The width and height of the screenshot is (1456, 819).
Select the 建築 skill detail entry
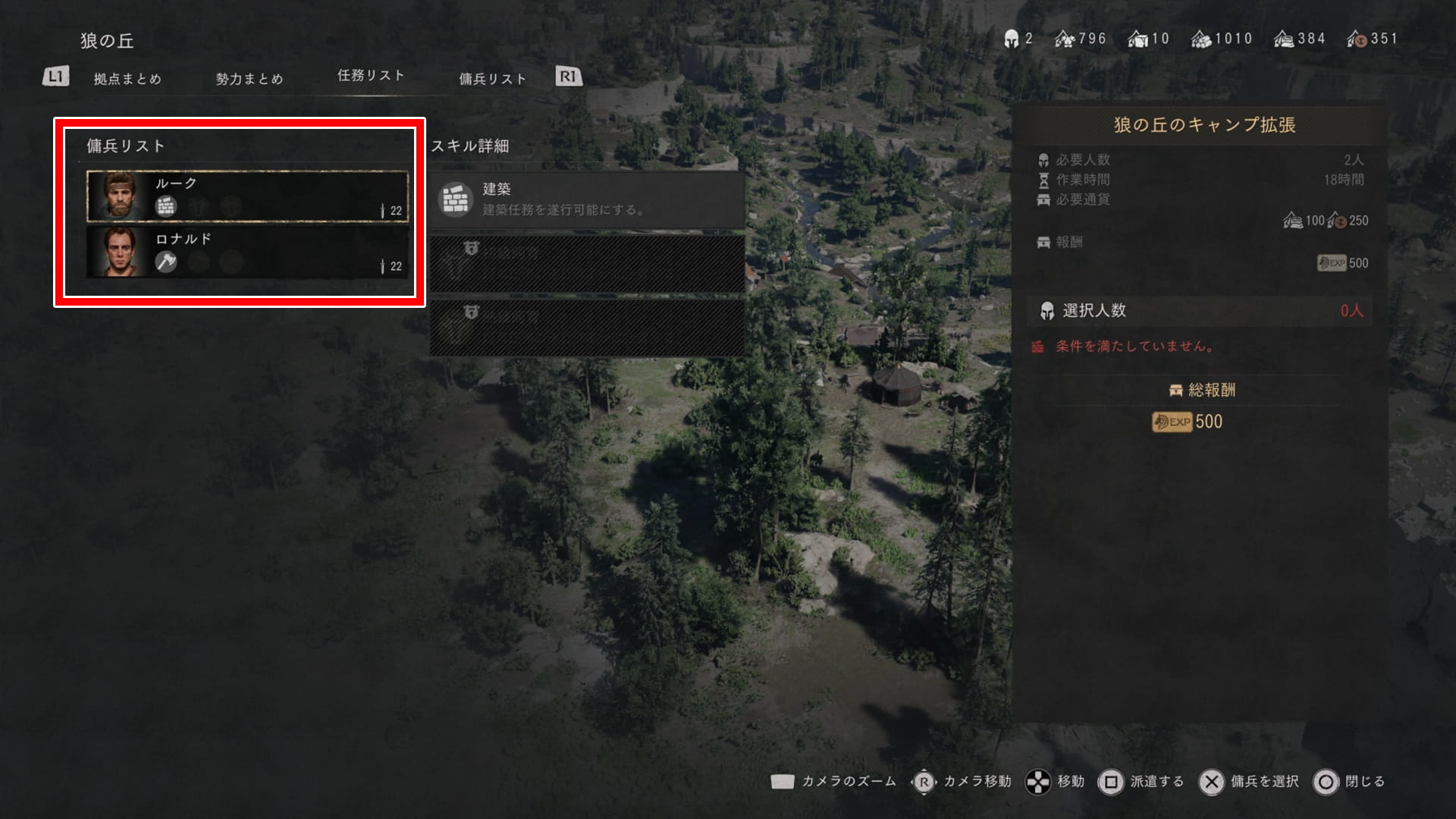click(587, 199)
